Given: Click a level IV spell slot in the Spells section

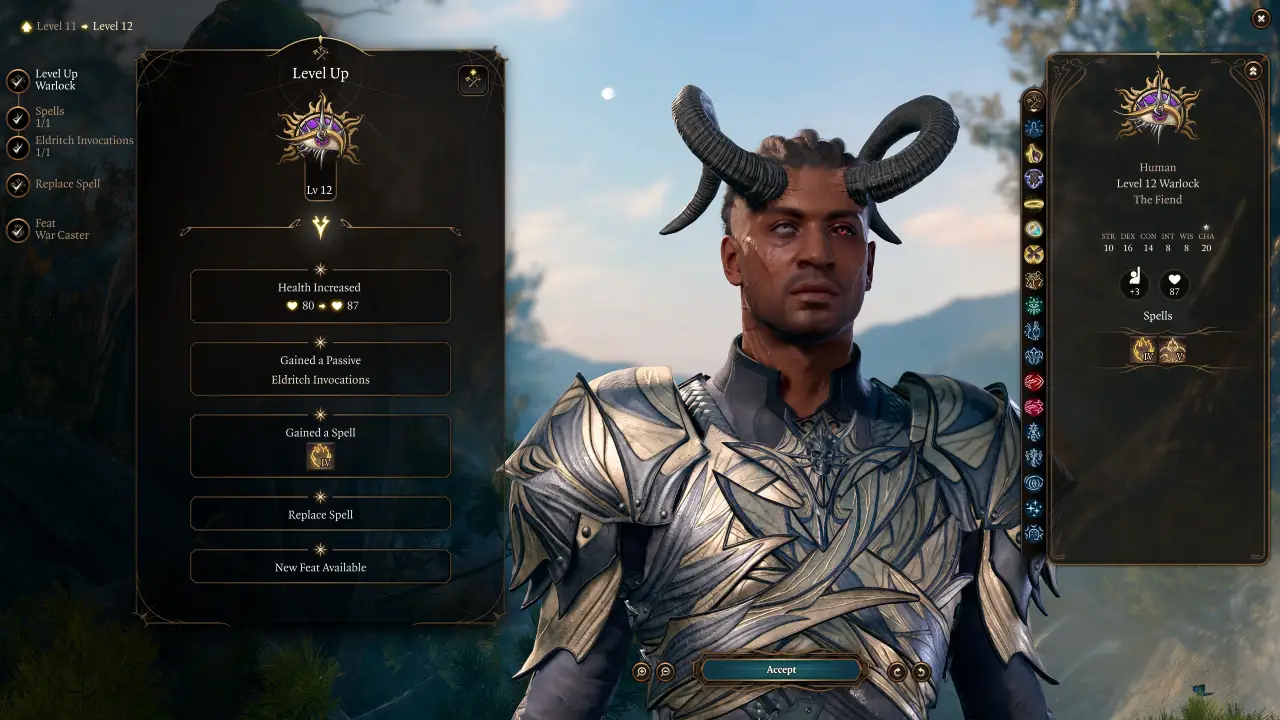Looking at the screenshot, I should [1144, 349].
